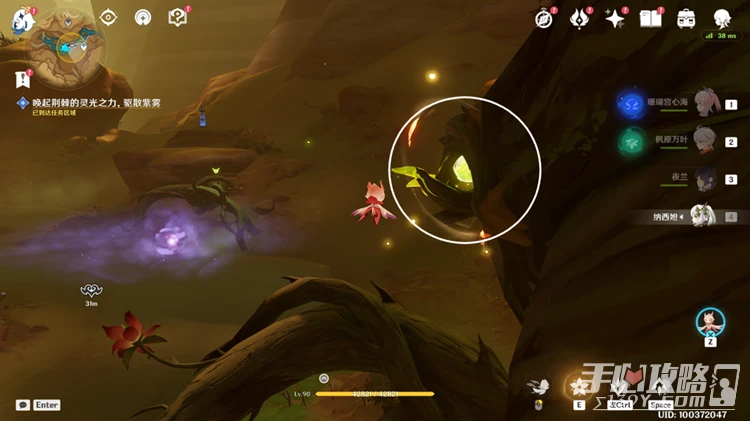Open the compass icon in the top bar
Viewport: 750px width, 421px height.
544,18
